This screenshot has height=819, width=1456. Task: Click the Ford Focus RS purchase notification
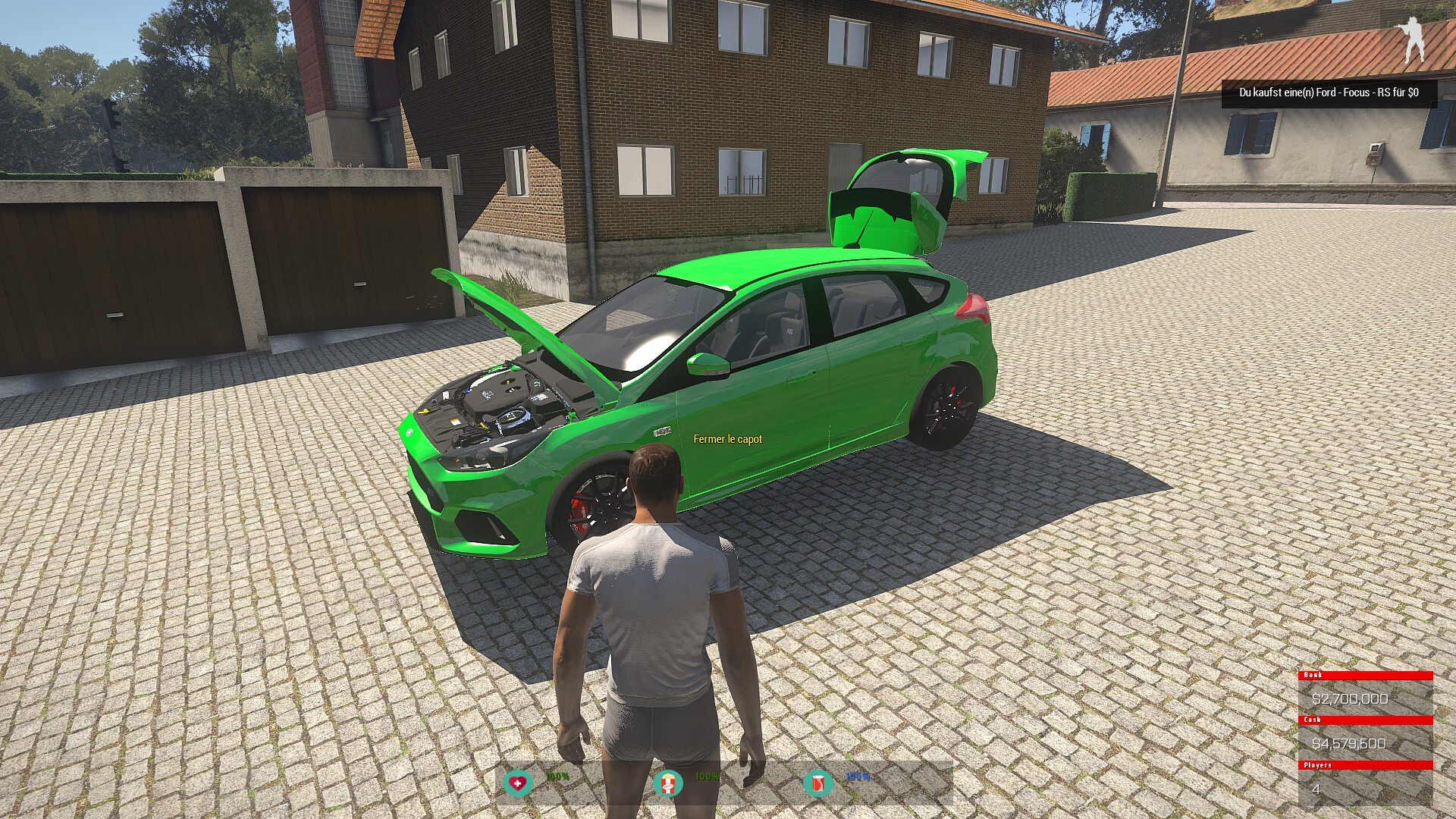tap(1328, 93)
